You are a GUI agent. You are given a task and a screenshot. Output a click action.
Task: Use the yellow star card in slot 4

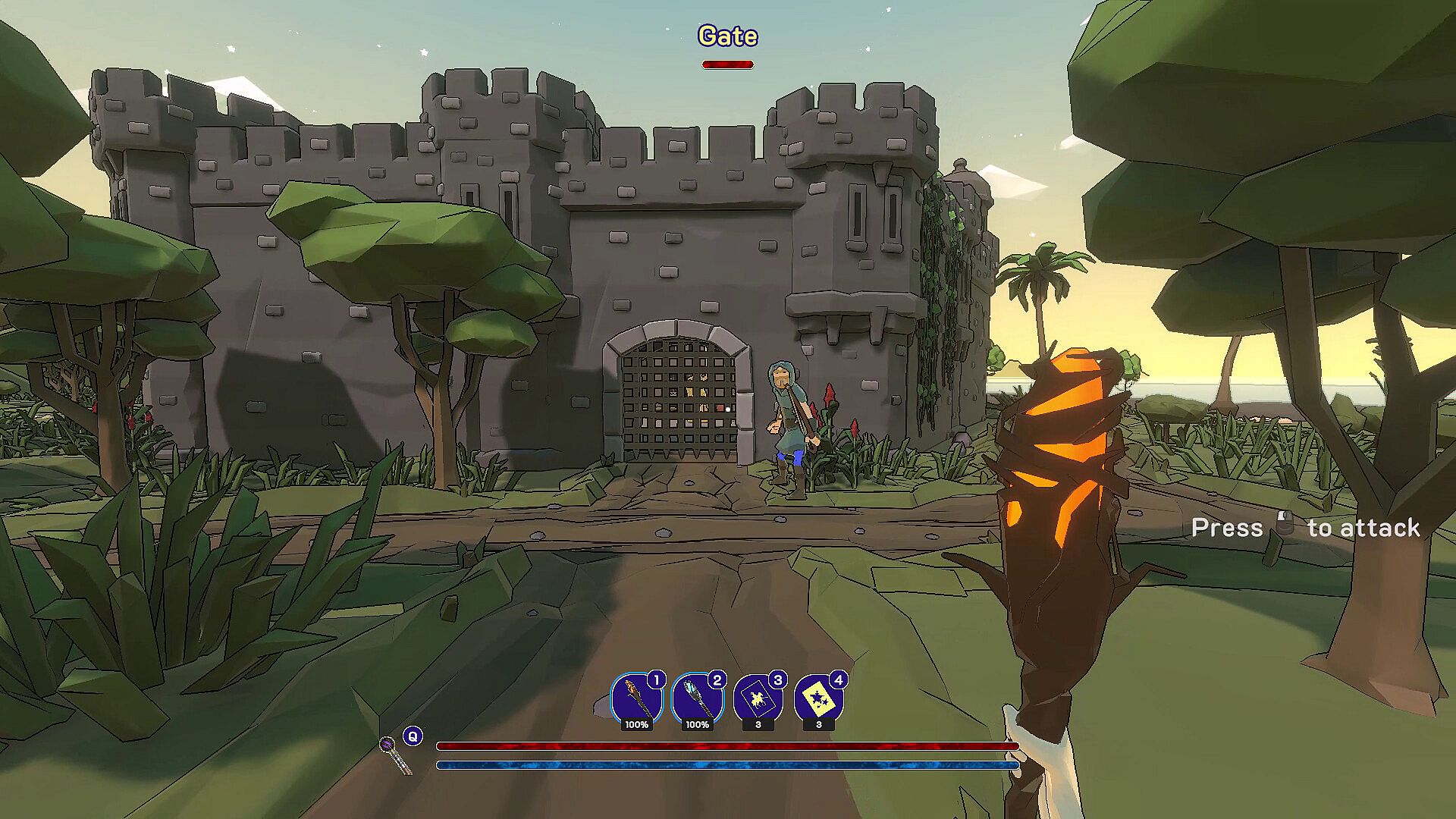tap(818, 699)
